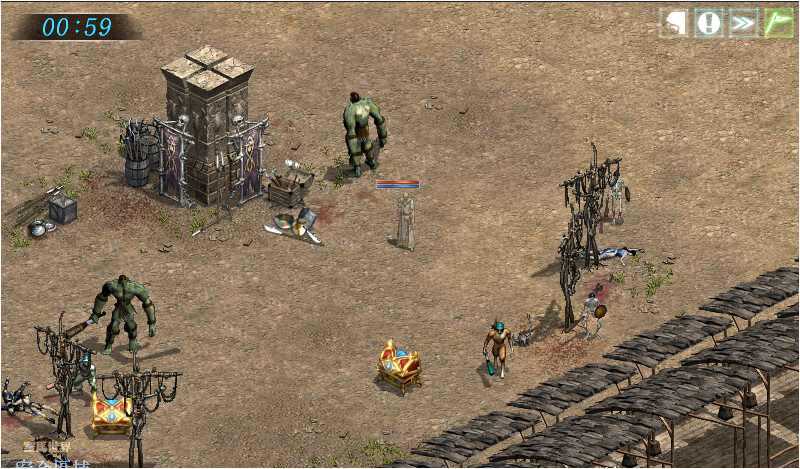The image size is (800, 469).
Task: Click the pointing hand icon
Action: tap(675, 23)
